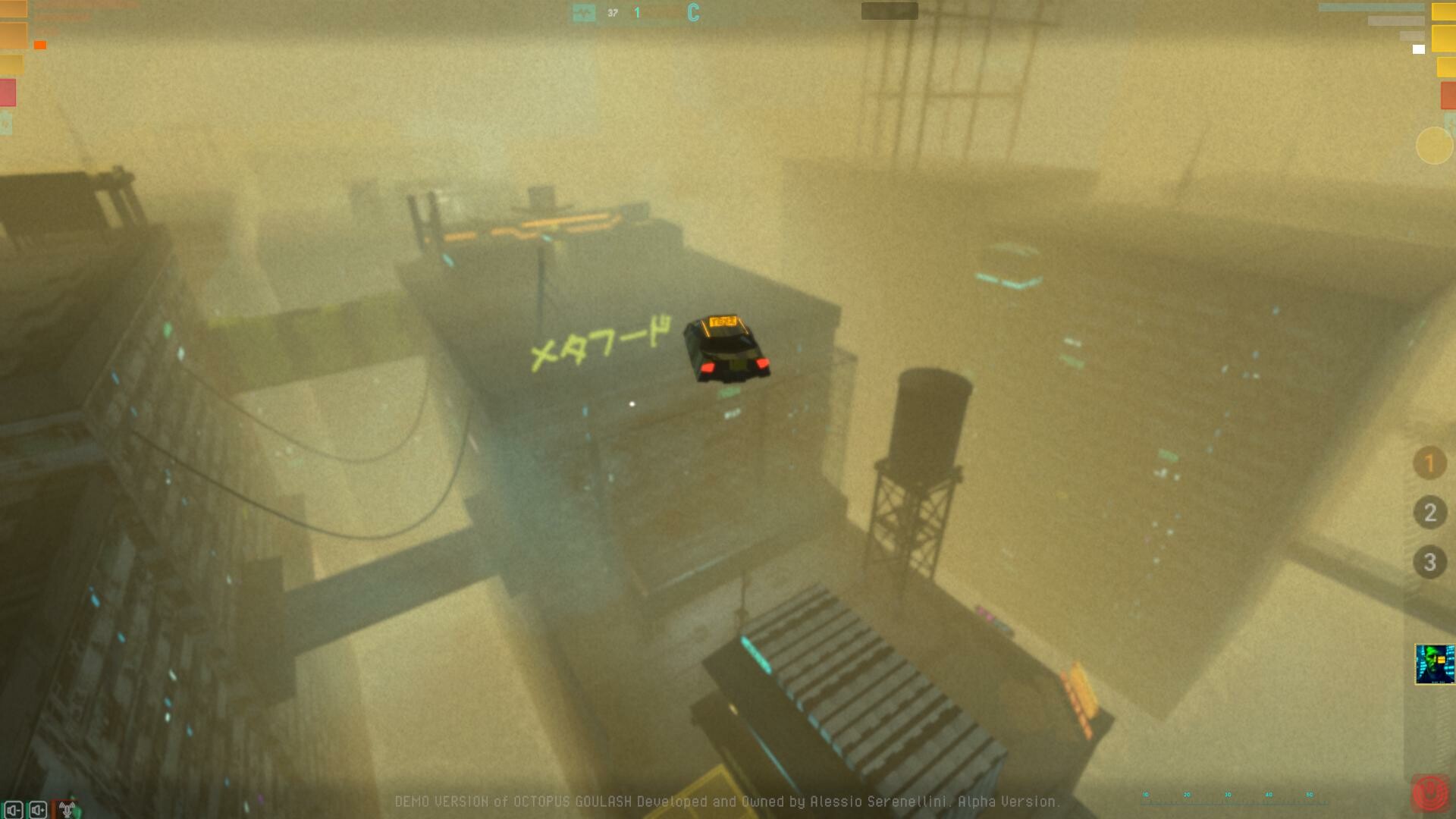Click the DEMO VERSION of OCTOPUS GOULASH text
The image size is (1456, 819).
coord(728,800)
